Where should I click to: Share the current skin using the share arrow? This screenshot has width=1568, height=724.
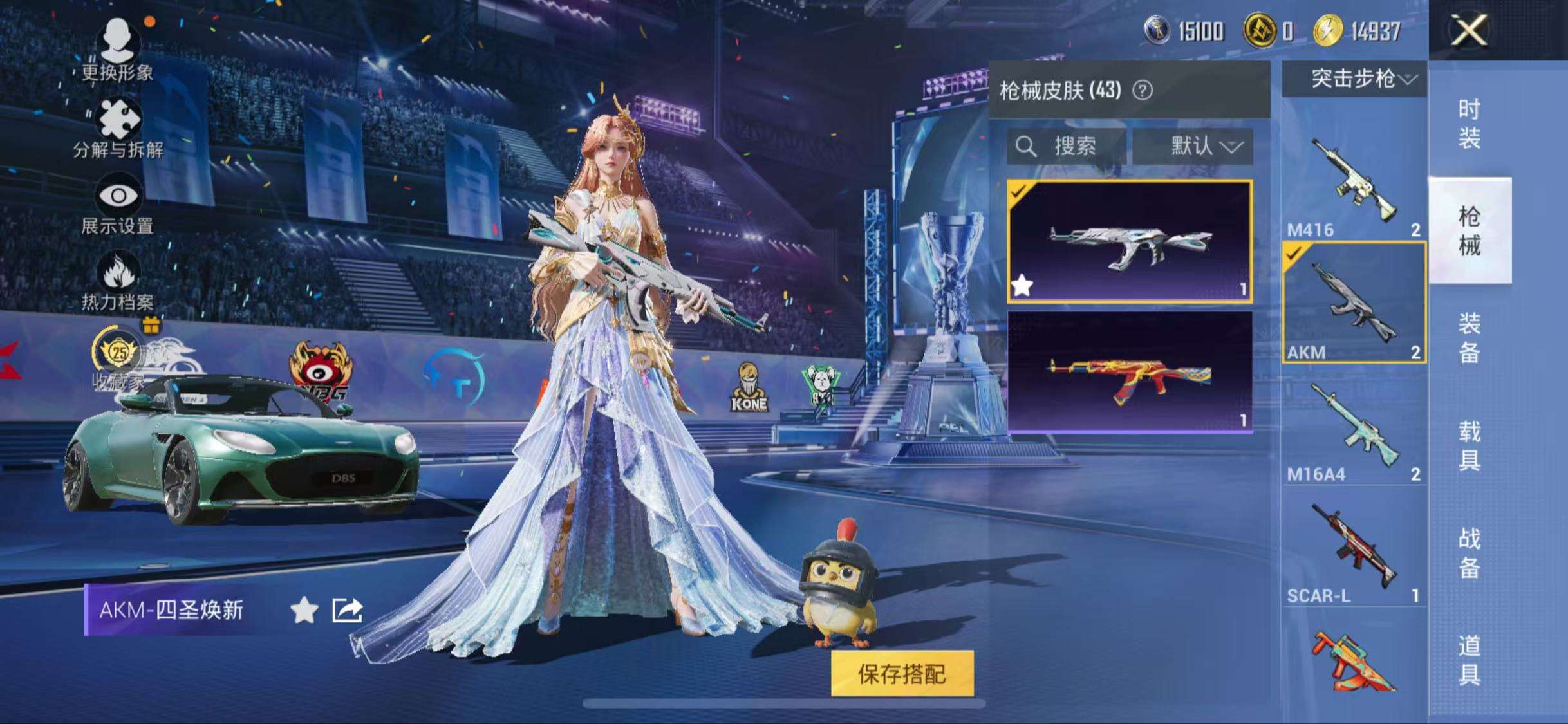(347, 610)
